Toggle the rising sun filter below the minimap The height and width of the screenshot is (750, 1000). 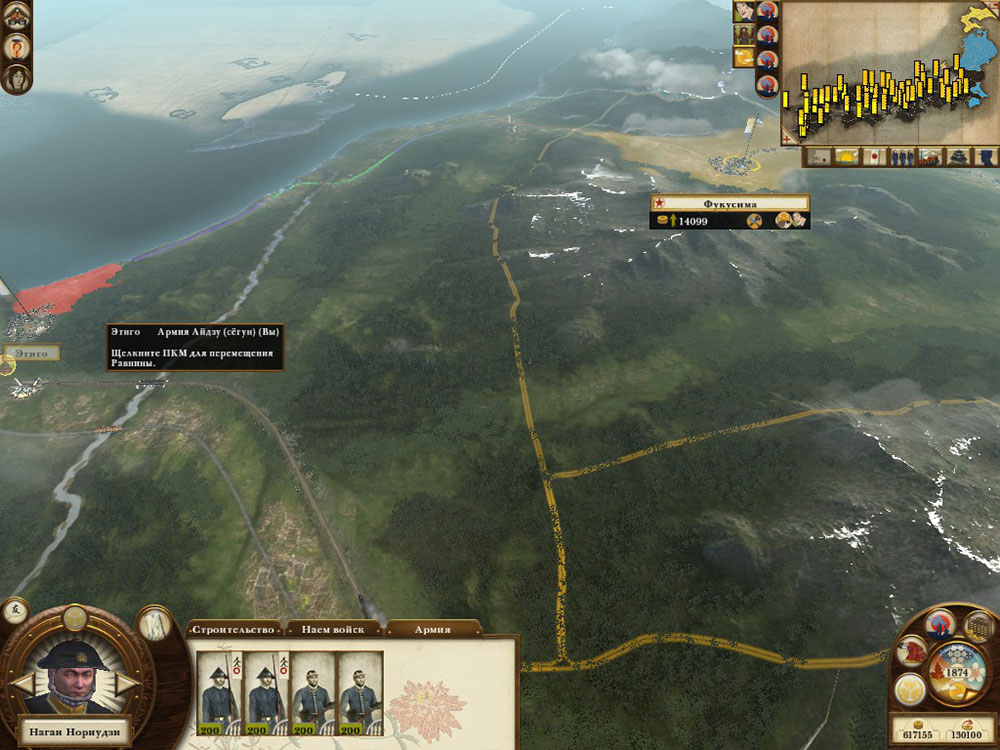pos(846,157)
